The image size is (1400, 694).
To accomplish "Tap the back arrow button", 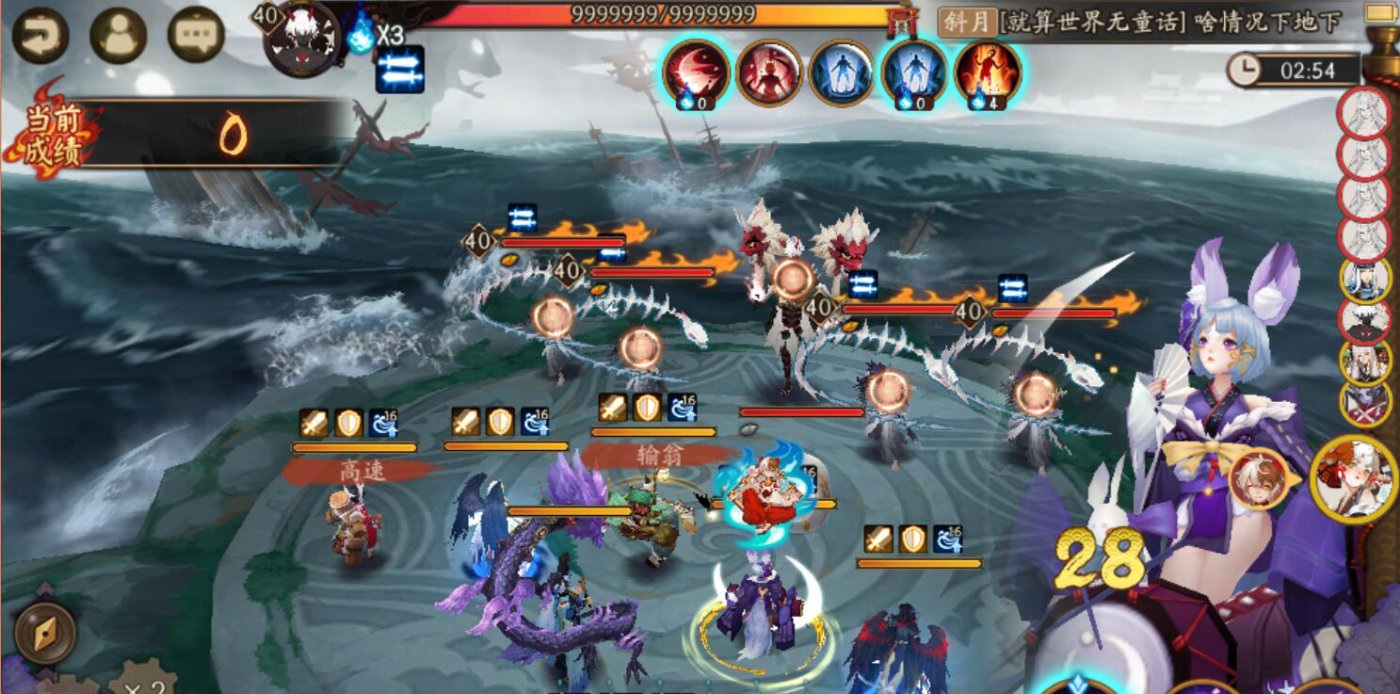I will 40,36.
